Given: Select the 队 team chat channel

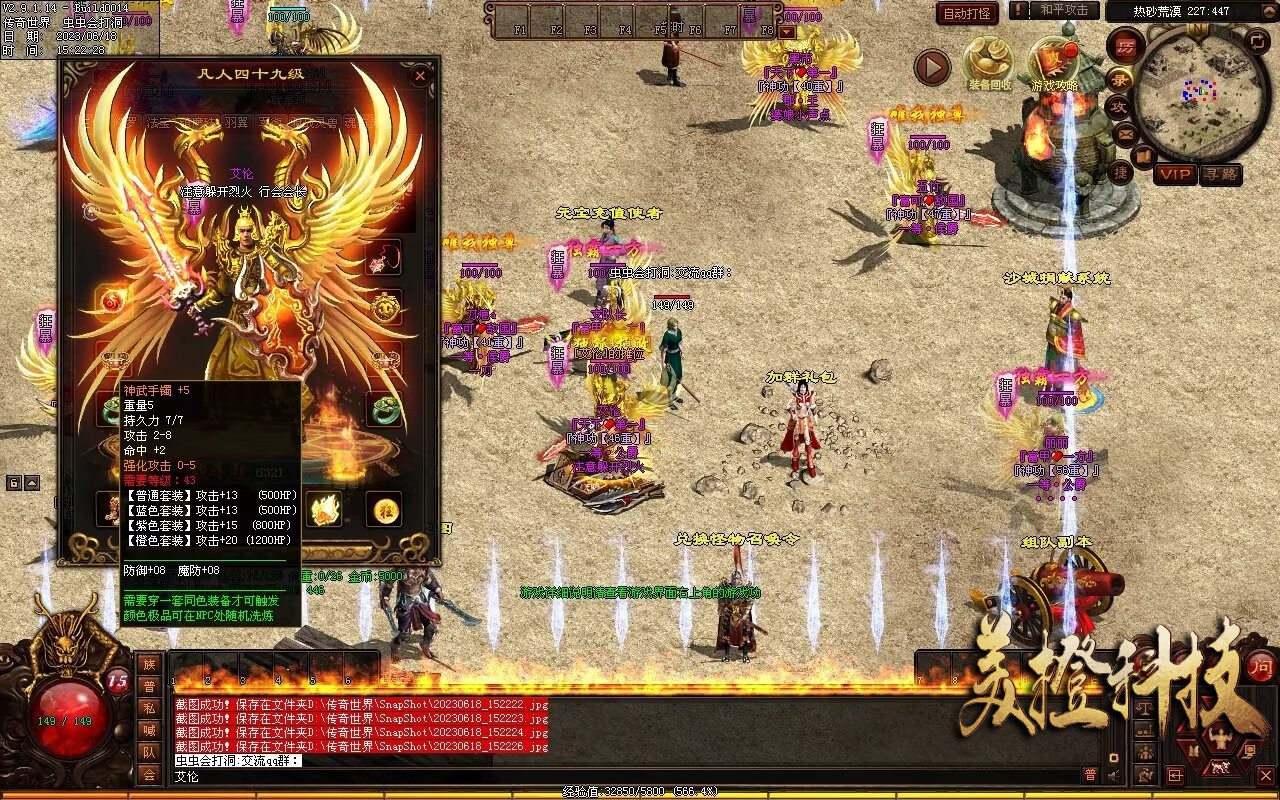Looking at the screenshot, I should coord(149,752).
